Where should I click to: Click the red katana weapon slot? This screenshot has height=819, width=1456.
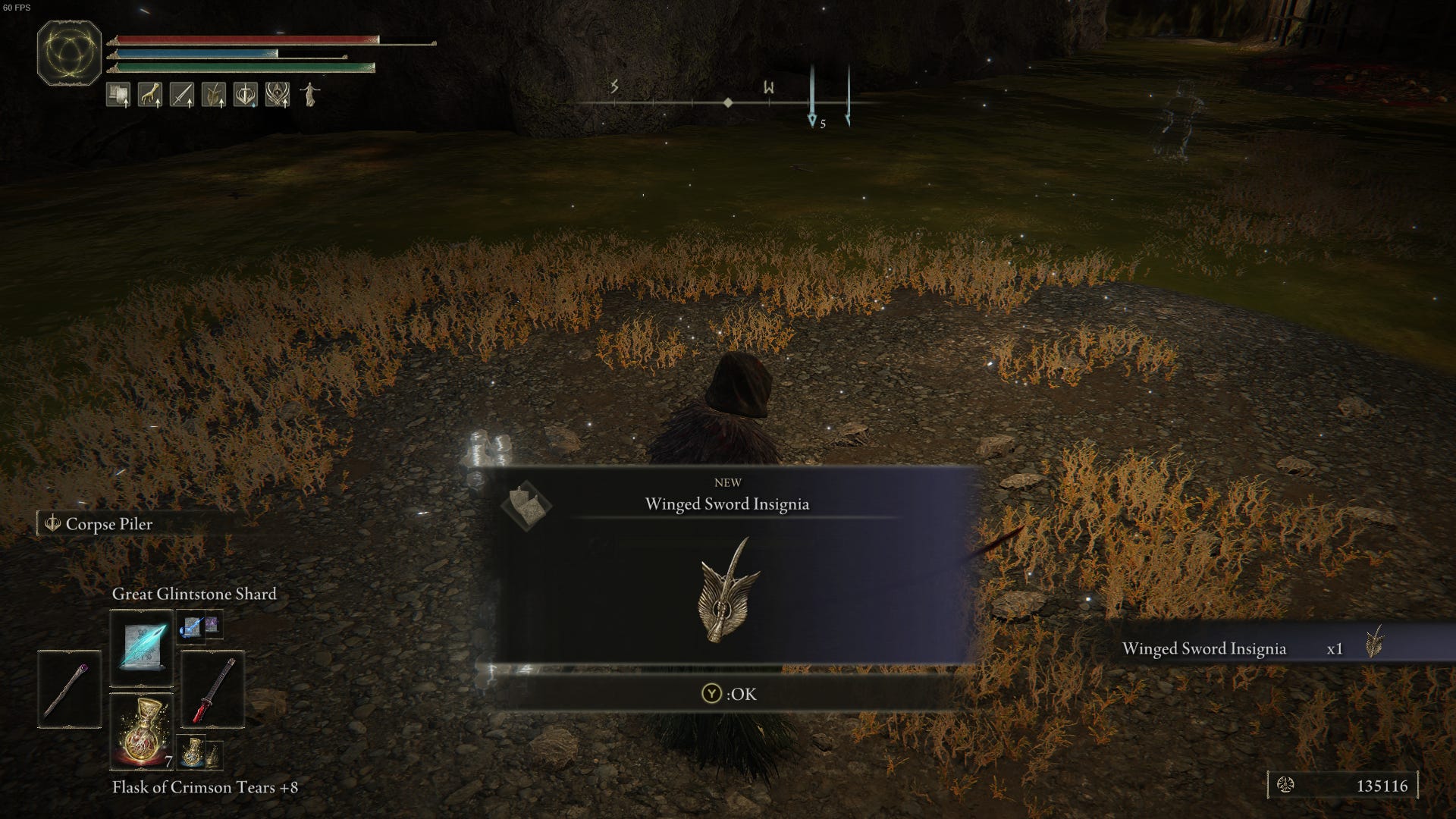tap(213, 691)
